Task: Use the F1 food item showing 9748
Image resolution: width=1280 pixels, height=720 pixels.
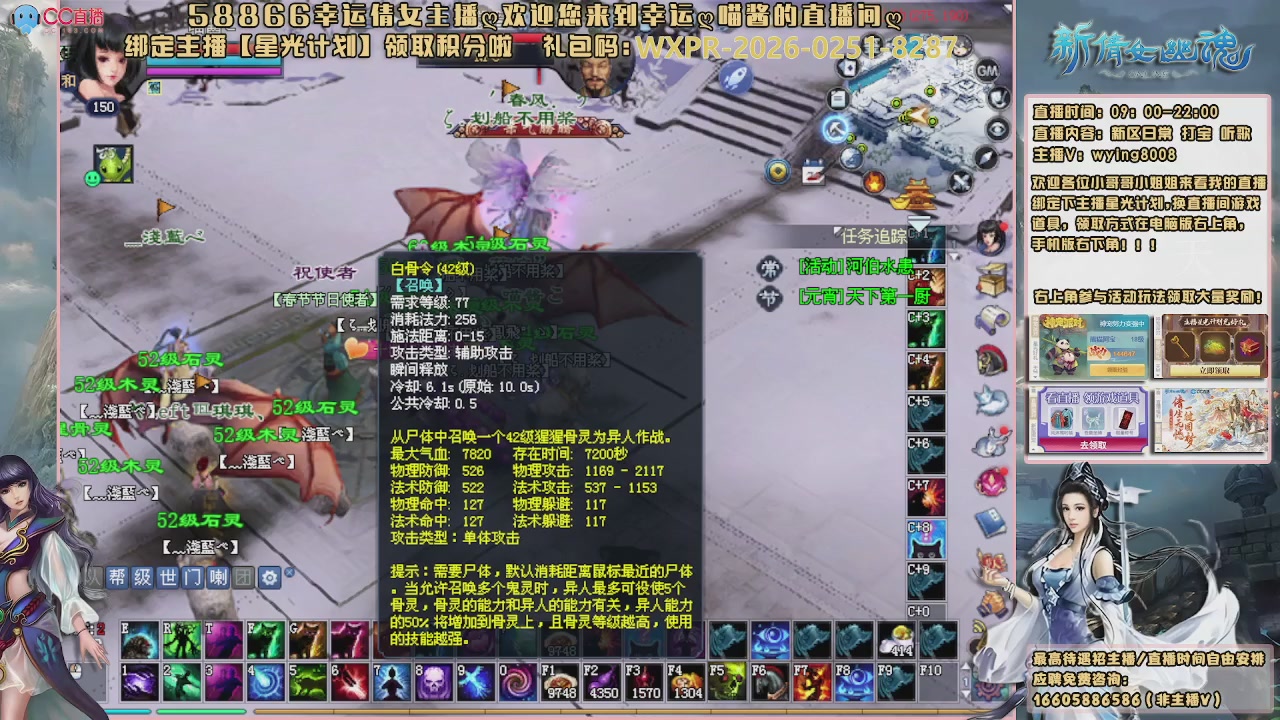Action: [x=560, y=682]
